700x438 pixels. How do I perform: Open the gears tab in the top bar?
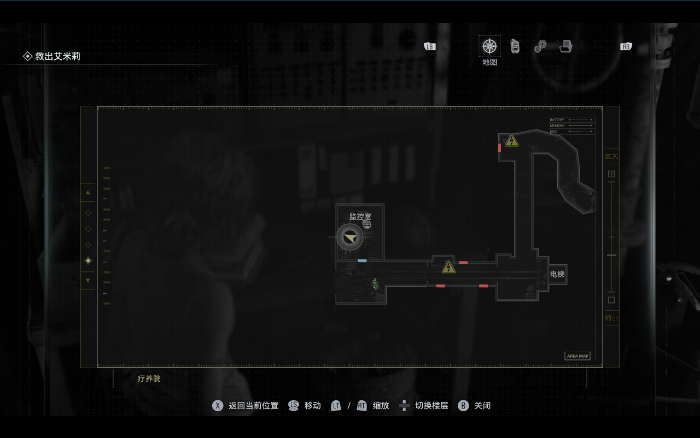pyautogui.click(x=540, y=46)
